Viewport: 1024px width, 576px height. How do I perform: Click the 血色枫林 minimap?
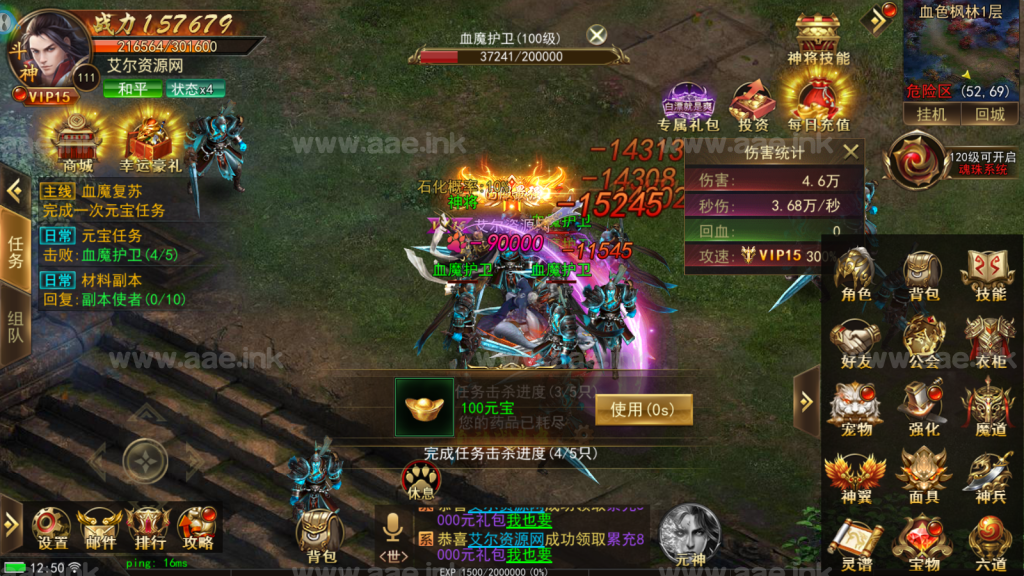[962, 50]
